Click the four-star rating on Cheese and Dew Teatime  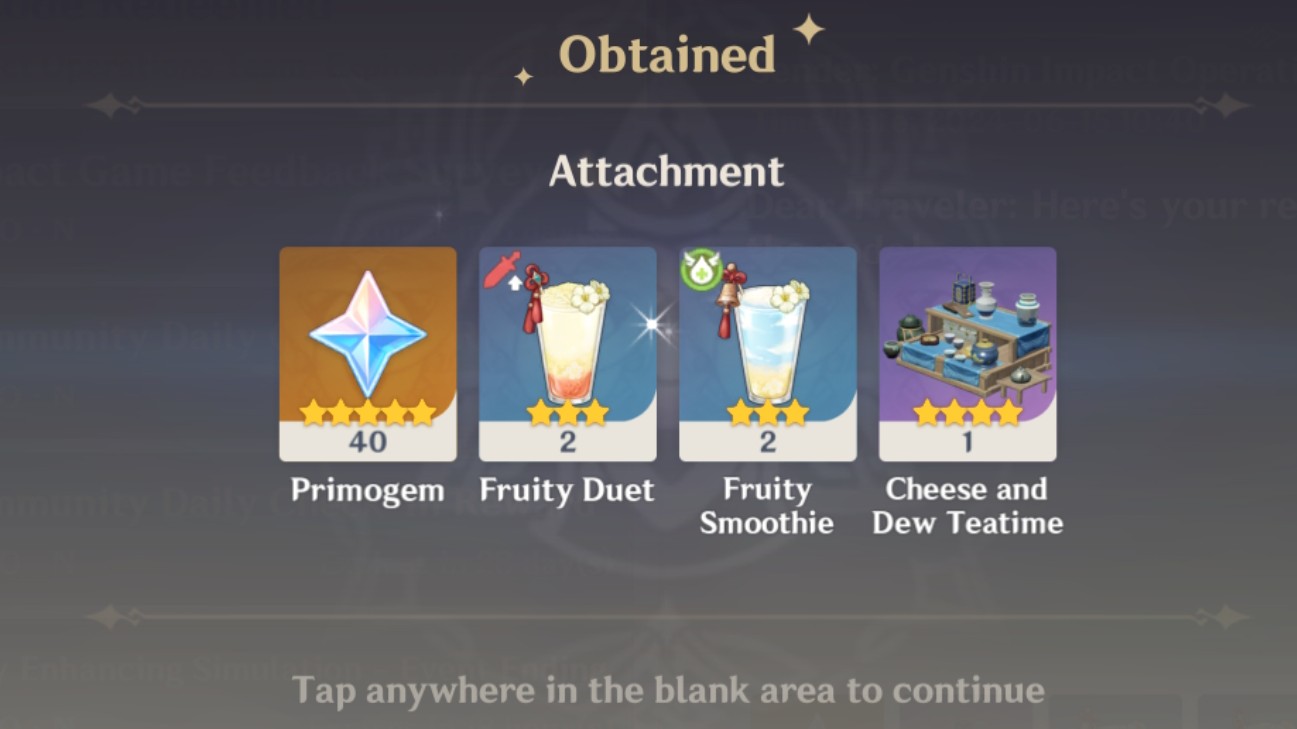966,409
